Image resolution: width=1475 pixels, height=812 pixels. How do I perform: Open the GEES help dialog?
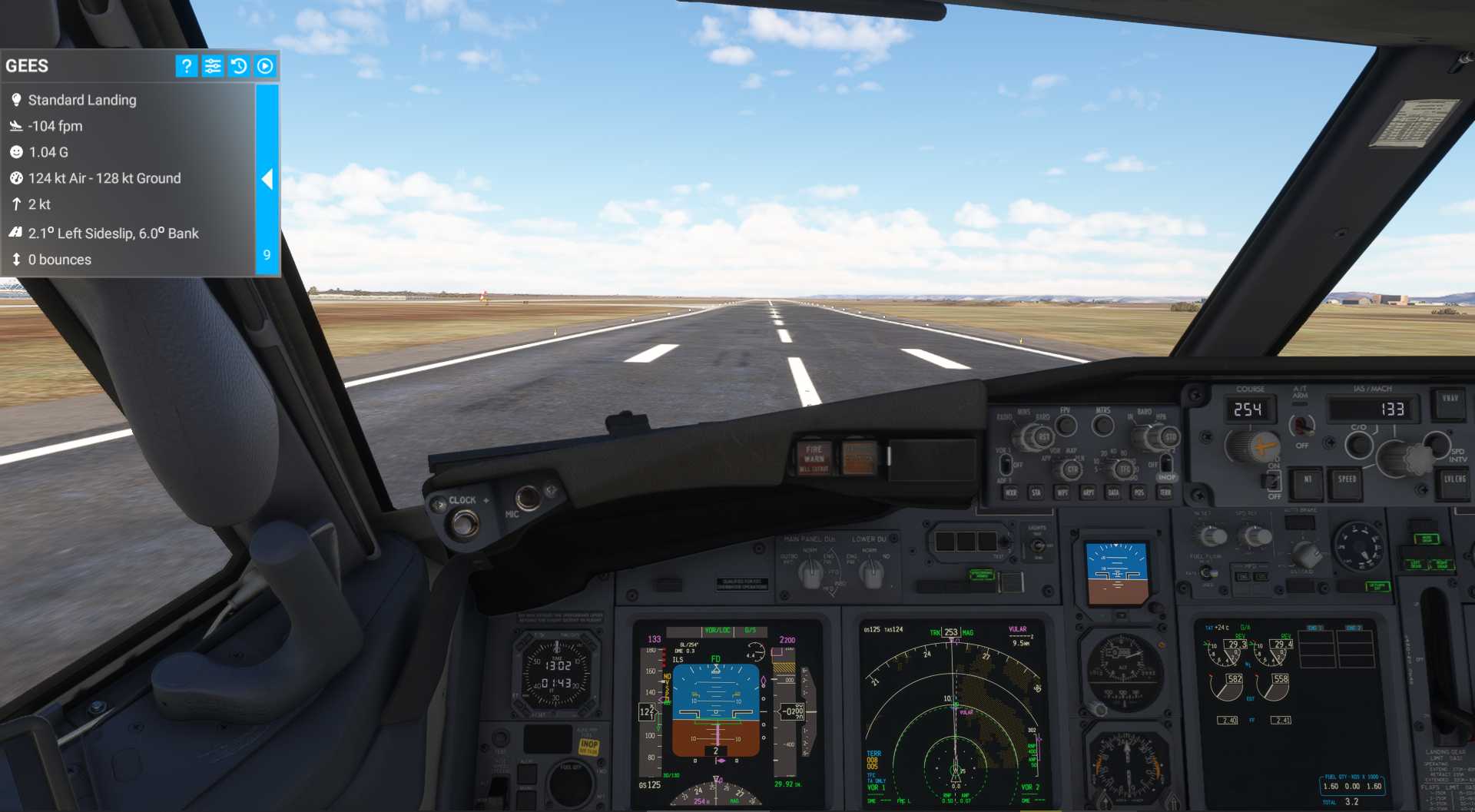pyautogui.click(x=186, y=66)
